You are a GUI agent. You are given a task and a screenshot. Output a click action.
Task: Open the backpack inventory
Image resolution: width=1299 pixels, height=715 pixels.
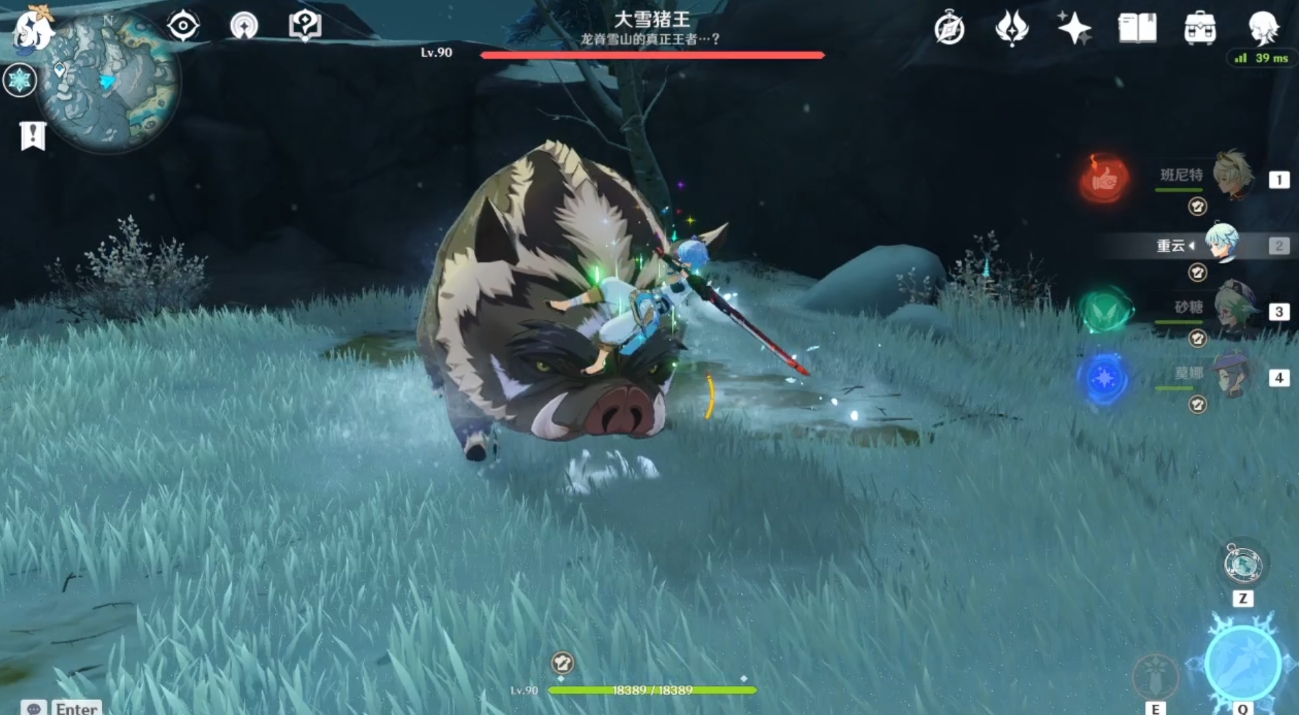click(1200, 28)
